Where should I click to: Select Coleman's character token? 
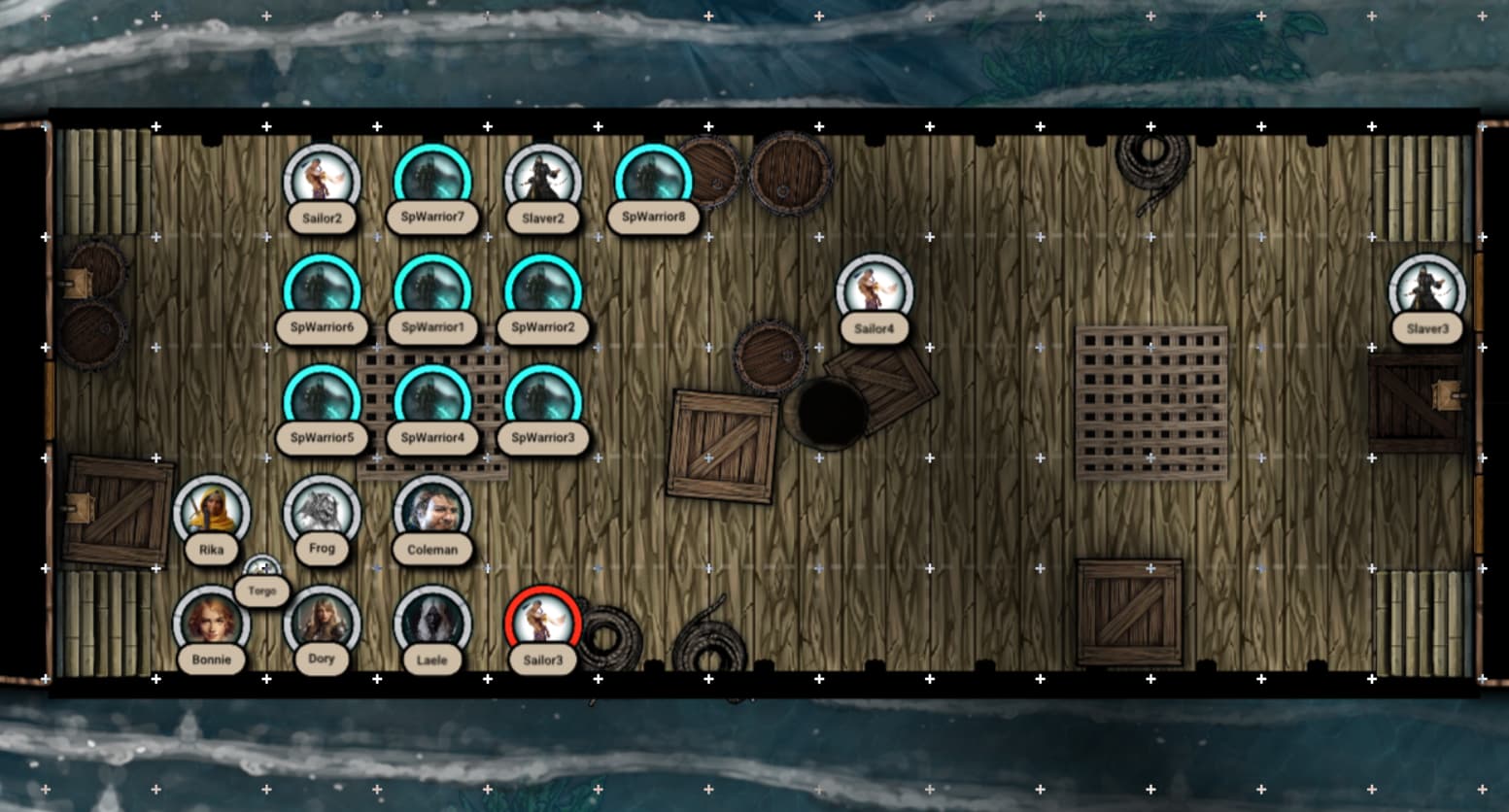432,513
